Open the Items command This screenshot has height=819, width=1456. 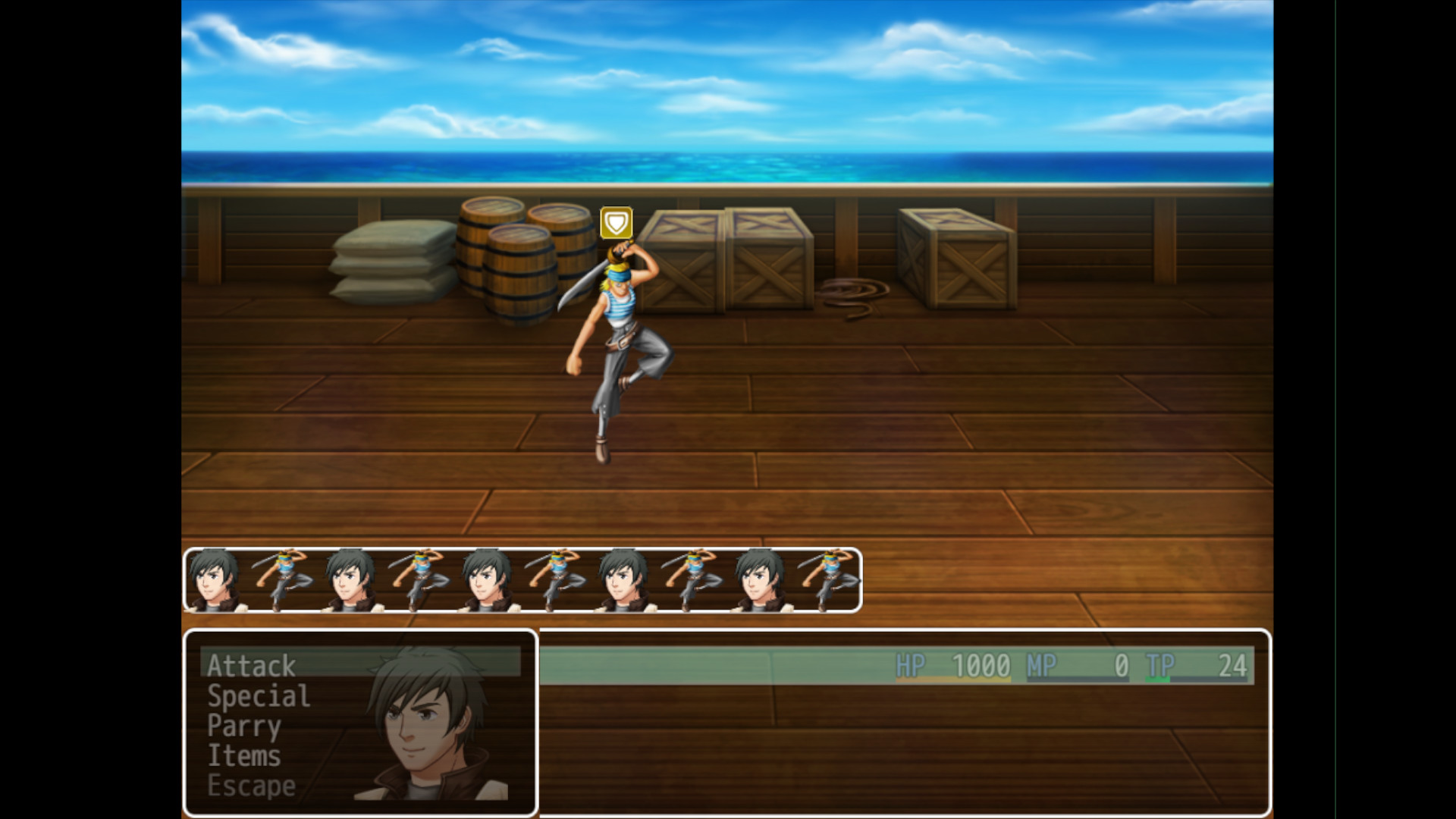click(244, 755)
